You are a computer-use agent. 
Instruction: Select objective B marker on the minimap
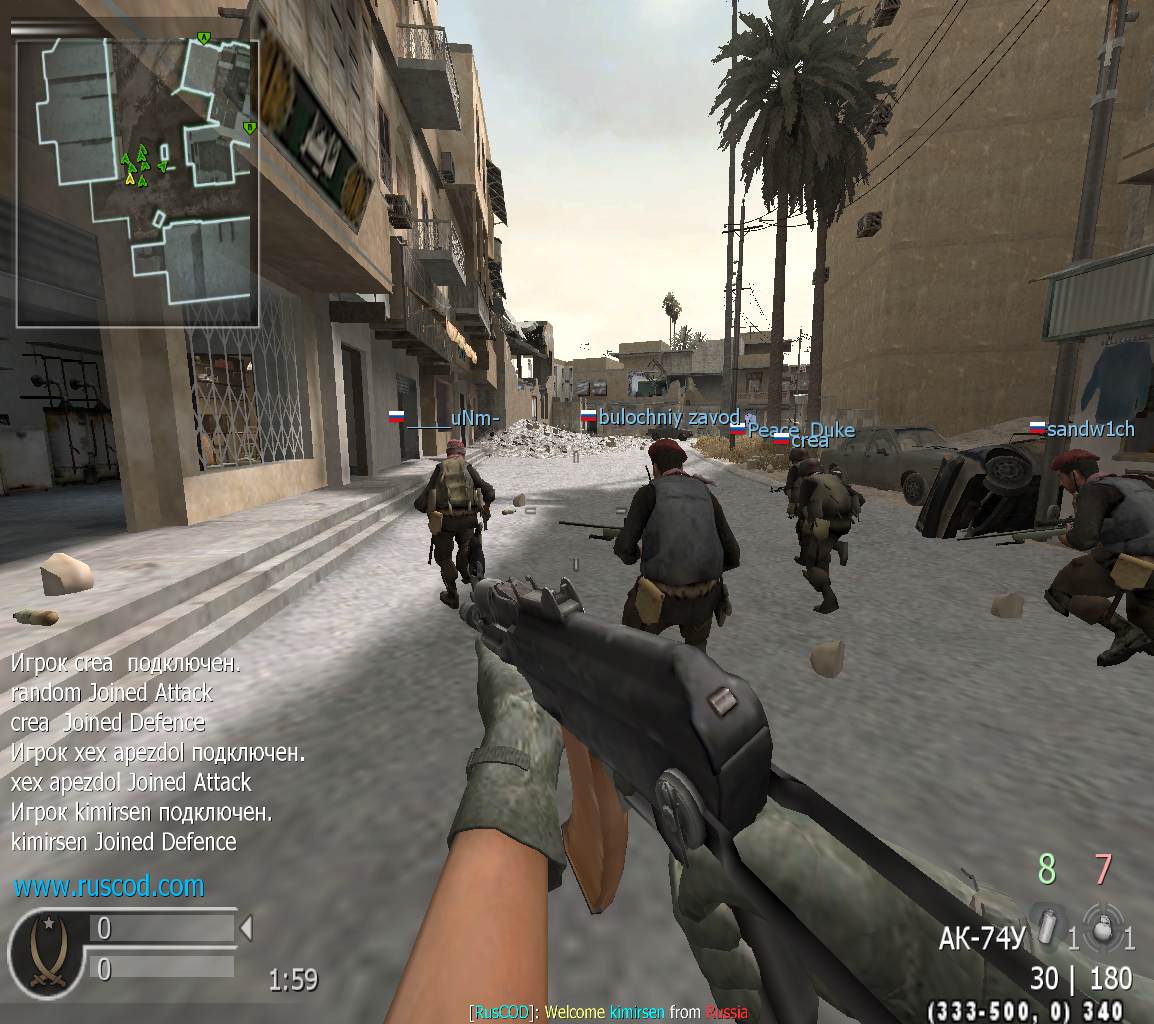coord(249,127)
